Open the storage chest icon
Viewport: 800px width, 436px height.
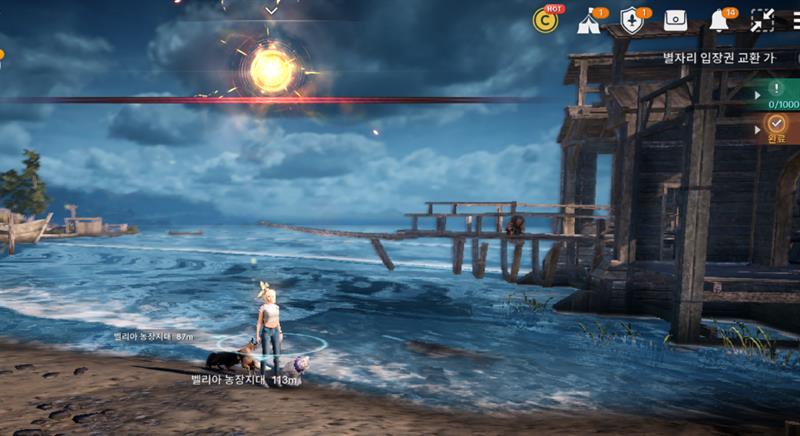tap(675, 20)
